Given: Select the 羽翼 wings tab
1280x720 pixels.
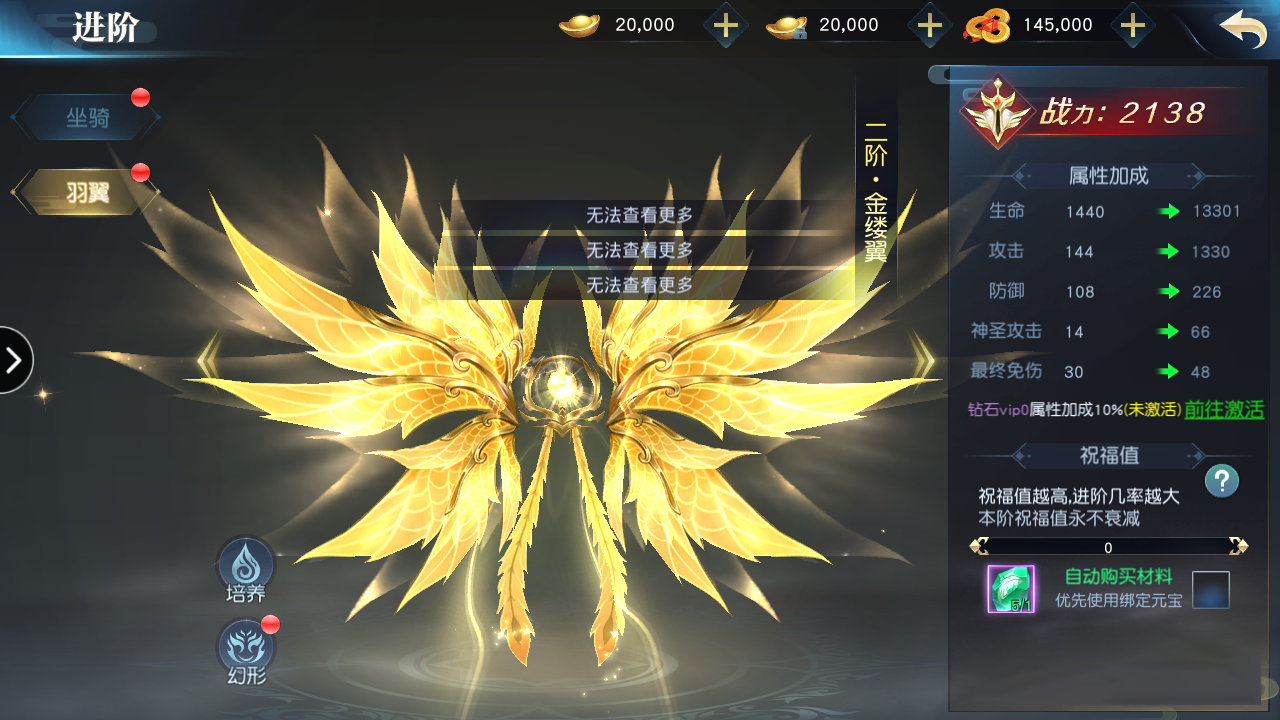Looking at the screenshot, I should (x=87, y=192).
